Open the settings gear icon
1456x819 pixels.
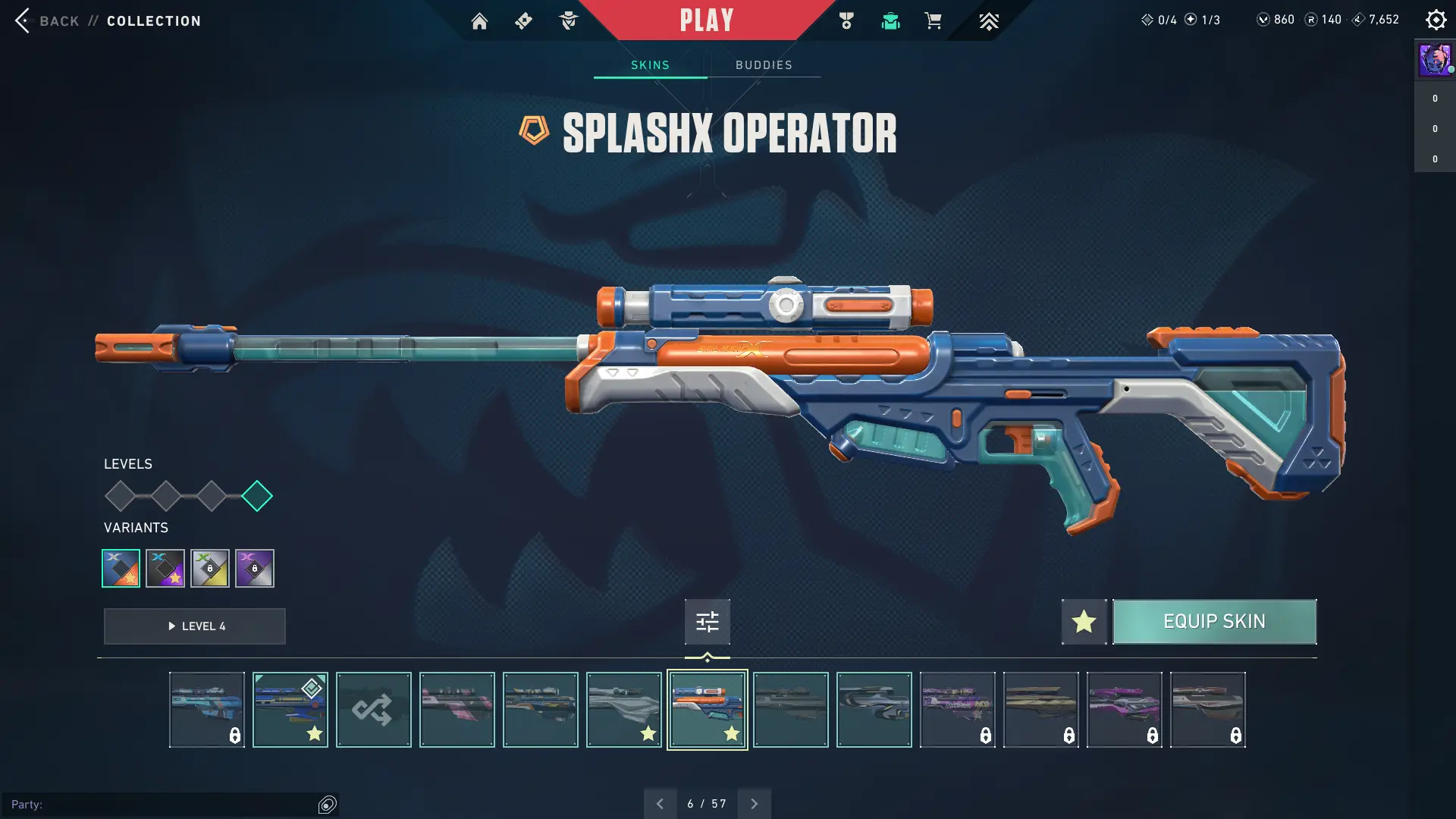tap(1436, 20)
